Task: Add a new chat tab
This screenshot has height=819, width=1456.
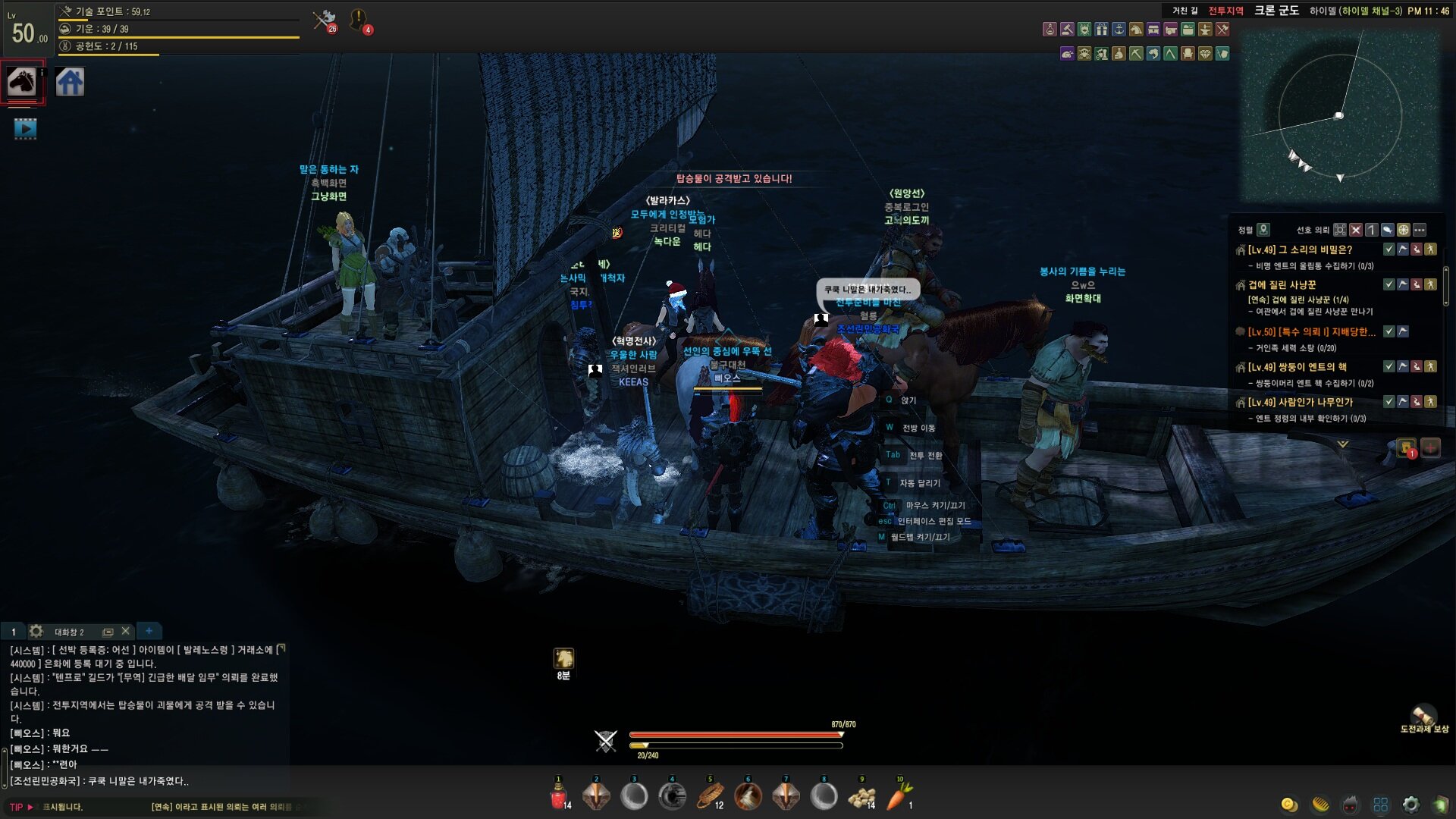Action: click(x=149, y=631)
